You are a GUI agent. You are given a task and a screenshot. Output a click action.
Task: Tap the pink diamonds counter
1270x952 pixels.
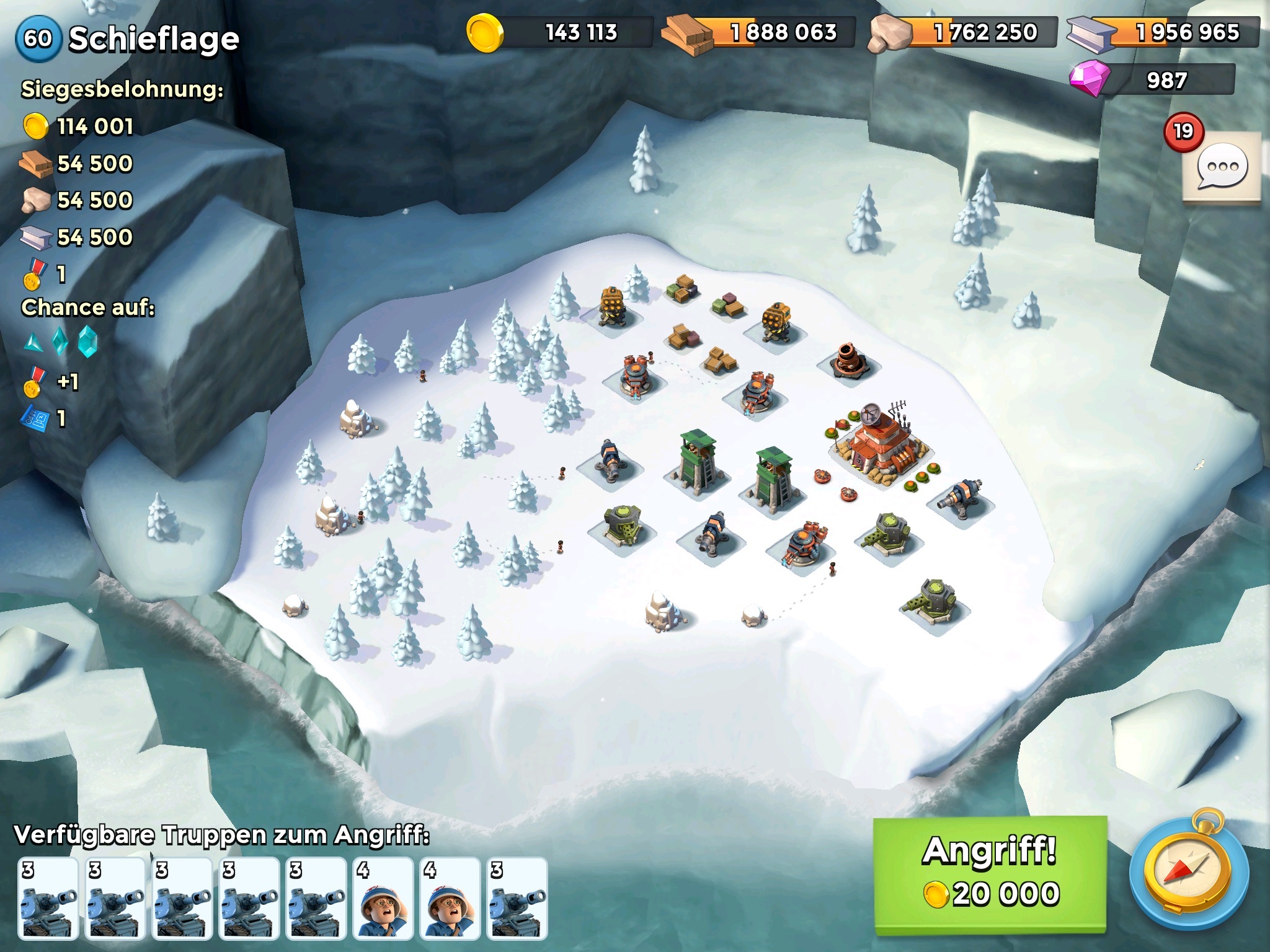coord(1153,81)
